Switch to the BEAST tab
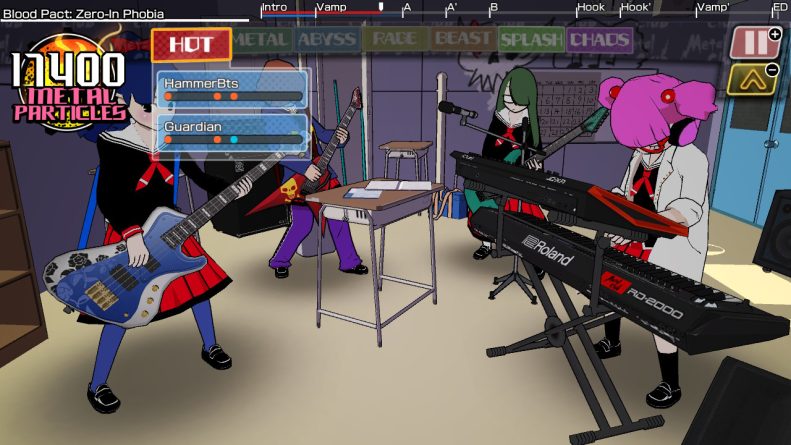 (462, 40)
